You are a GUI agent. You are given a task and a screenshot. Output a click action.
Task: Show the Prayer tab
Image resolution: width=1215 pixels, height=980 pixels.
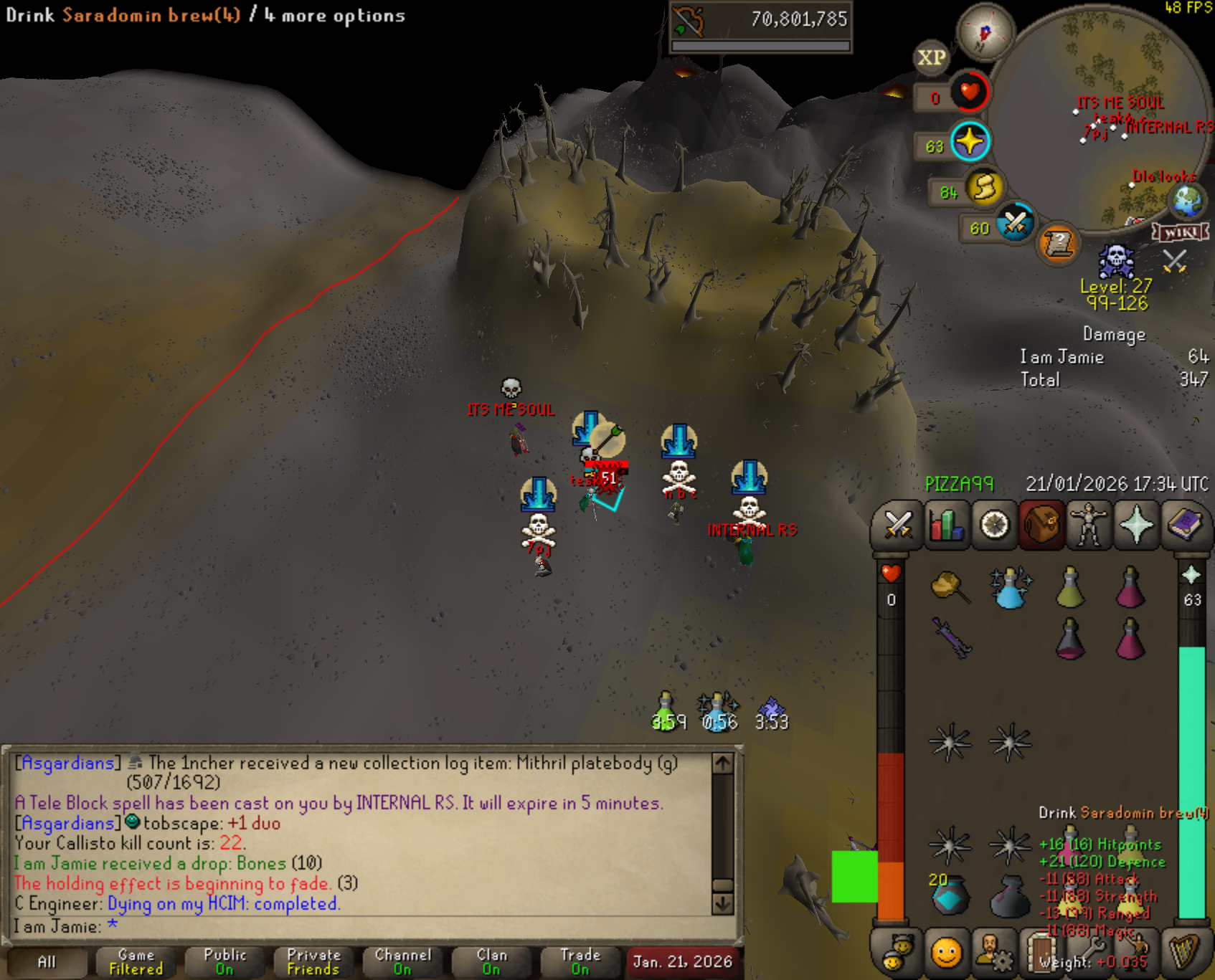tap(1137, 525)
